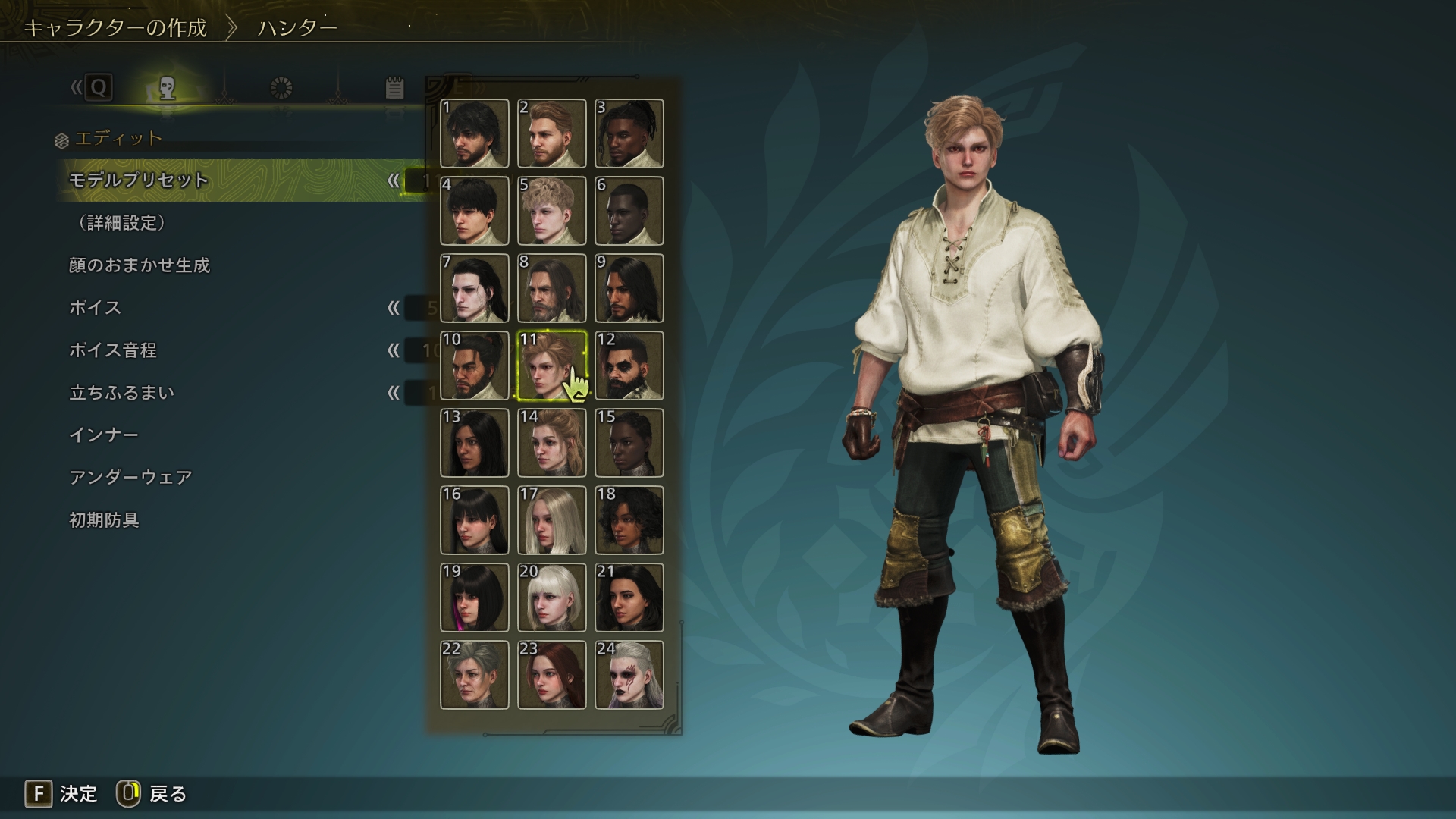Viewport: 1456px width, 819px height.
Task: Select preset 24 with face paint
Action: (x=629, y=675)
